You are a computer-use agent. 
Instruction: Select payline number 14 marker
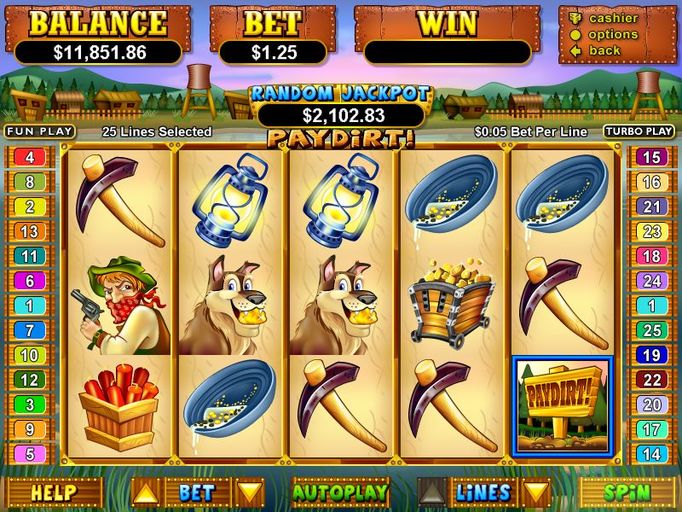[651, 454]
